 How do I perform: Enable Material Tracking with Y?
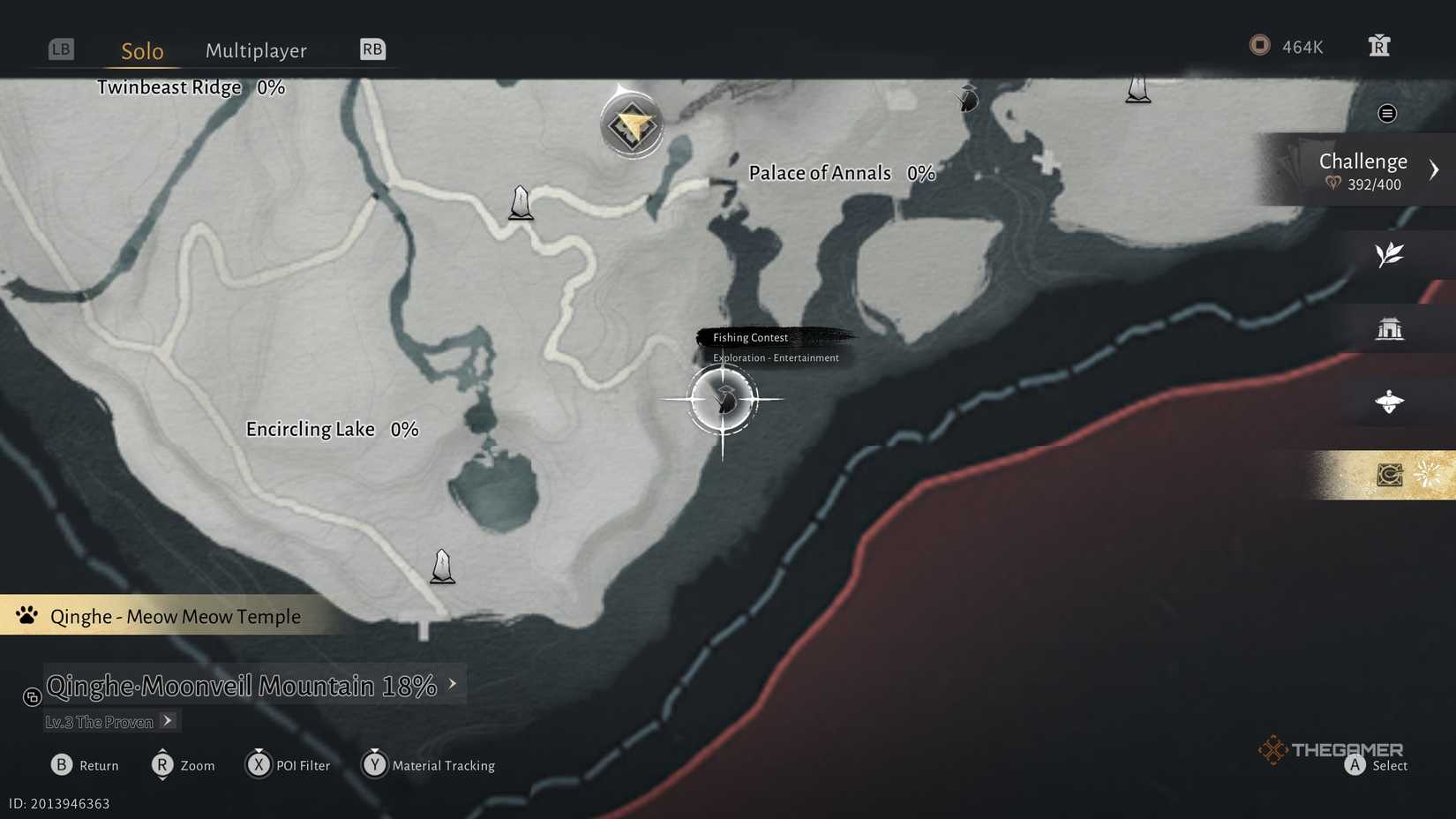tap(375, 765)
